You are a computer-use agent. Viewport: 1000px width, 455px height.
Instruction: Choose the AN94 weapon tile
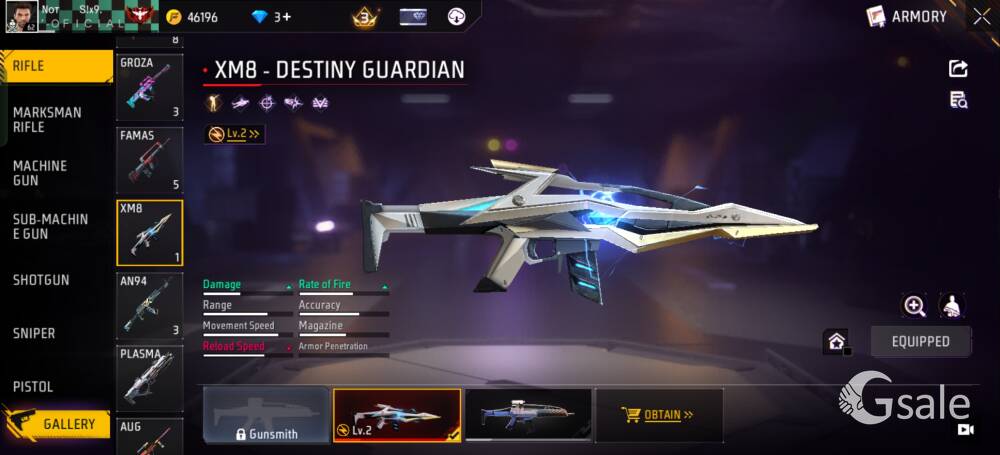[150, 305]
